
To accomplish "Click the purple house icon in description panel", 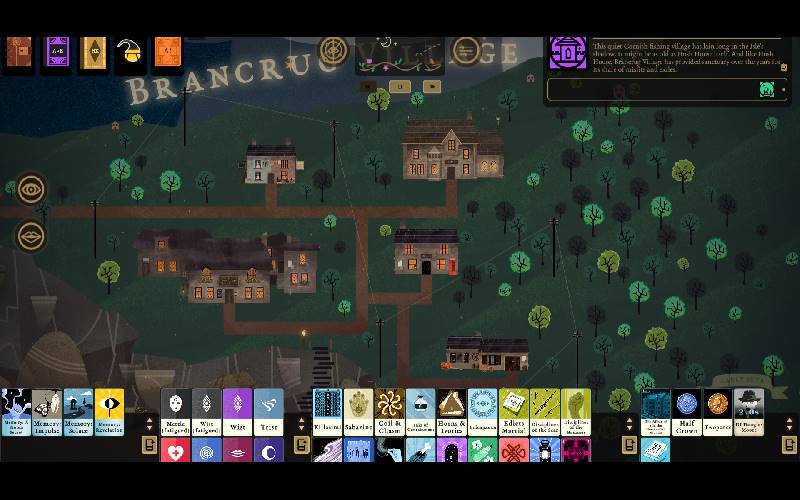I will (568, 52).
